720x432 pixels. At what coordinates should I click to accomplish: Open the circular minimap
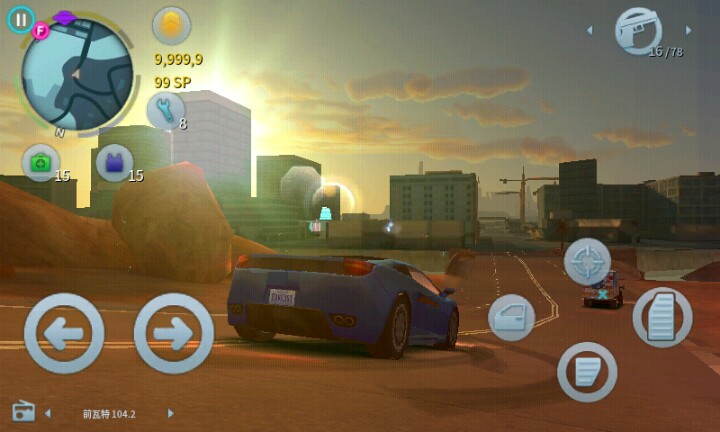(x=77, y=73)
